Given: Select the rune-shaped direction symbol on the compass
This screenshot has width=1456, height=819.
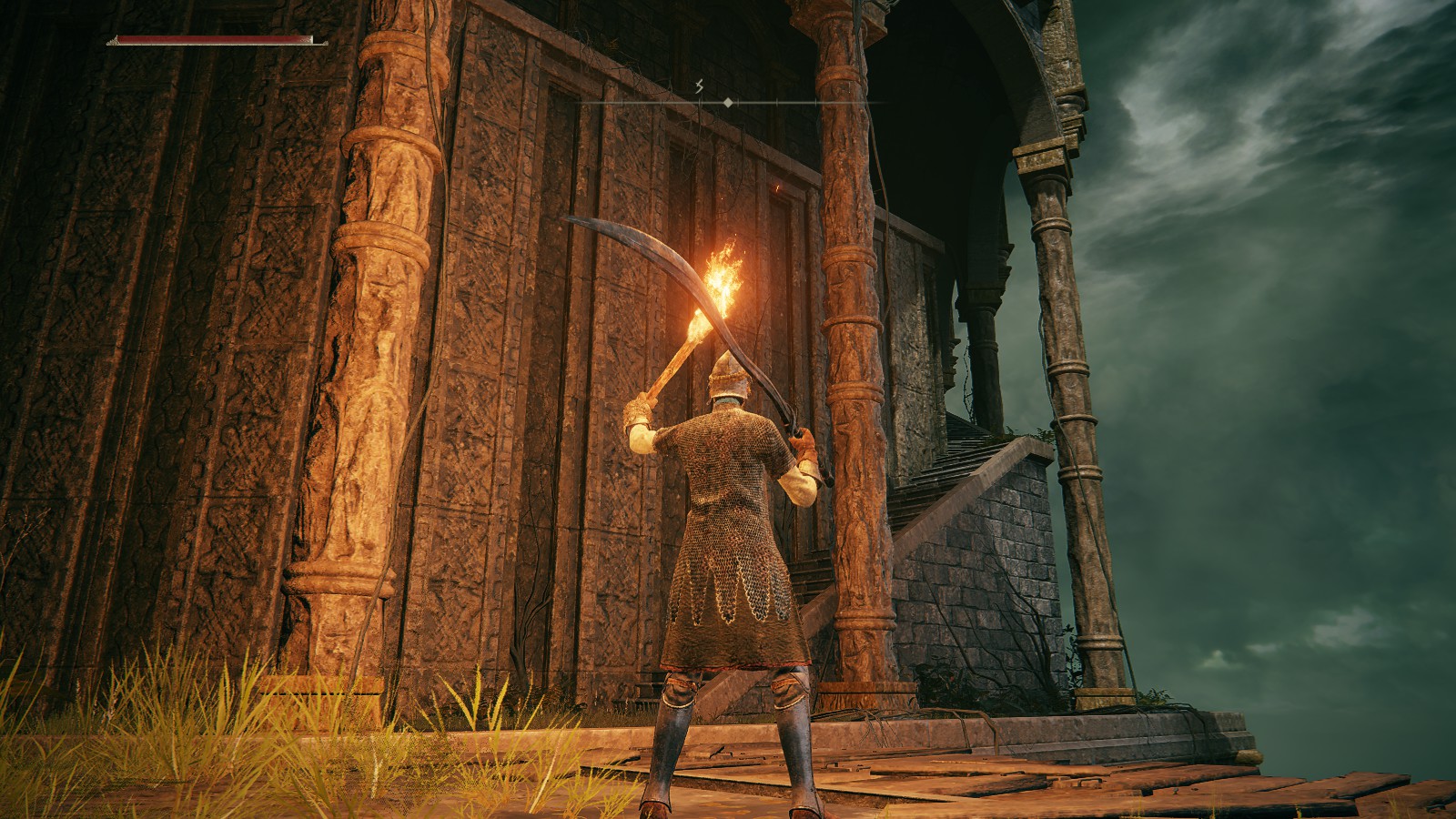Looking at the screenshot, I should point(699,87).
